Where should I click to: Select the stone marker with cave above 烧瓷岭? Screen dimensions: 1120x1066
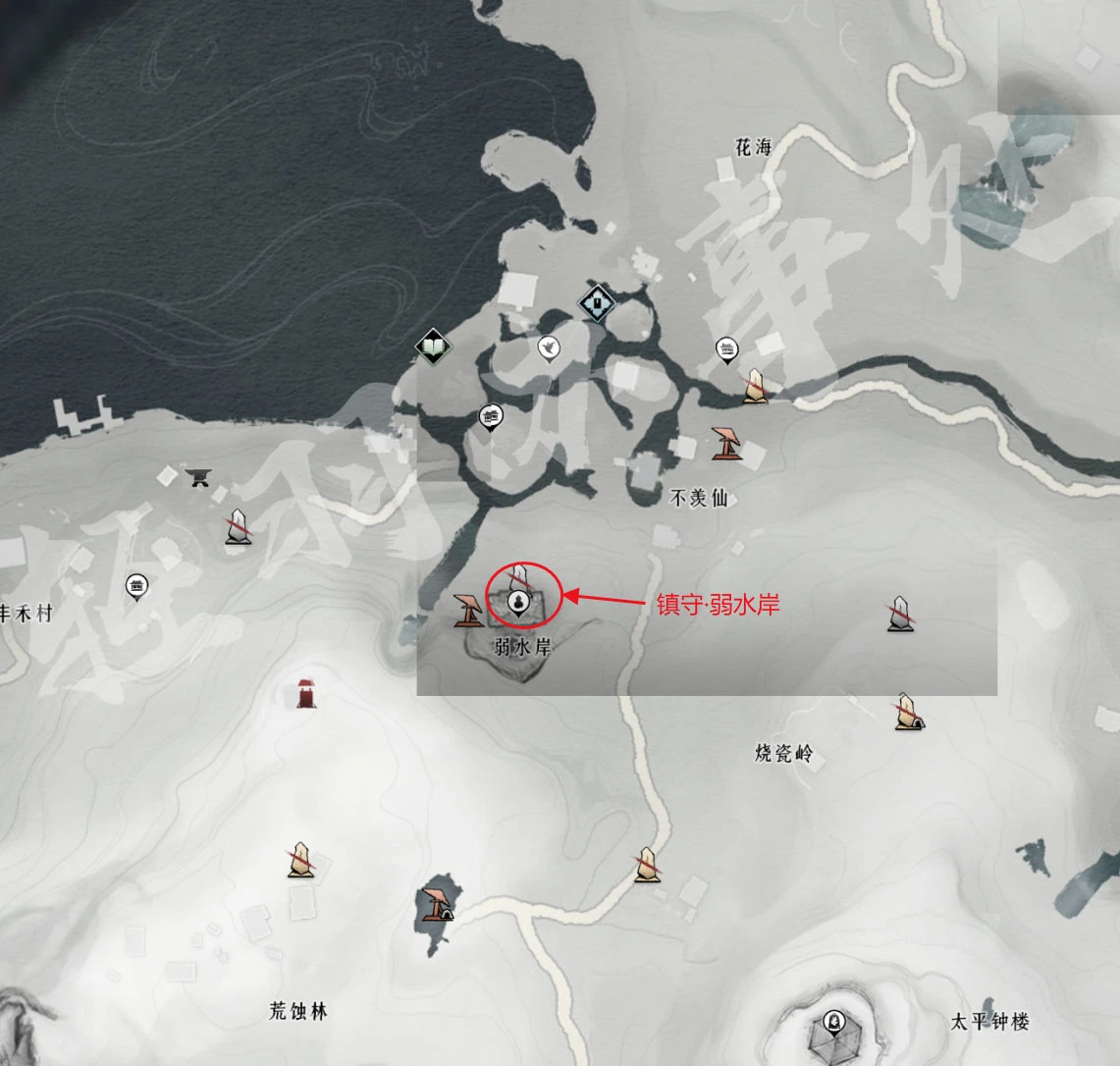pos(906,712)
